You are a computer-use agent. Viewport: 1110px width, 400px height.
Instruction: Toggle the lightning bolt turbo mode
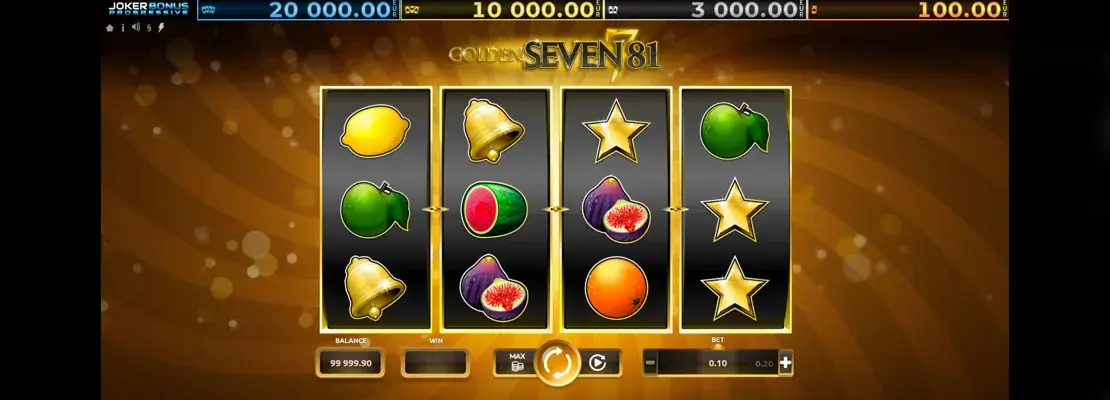click(162, 28)
